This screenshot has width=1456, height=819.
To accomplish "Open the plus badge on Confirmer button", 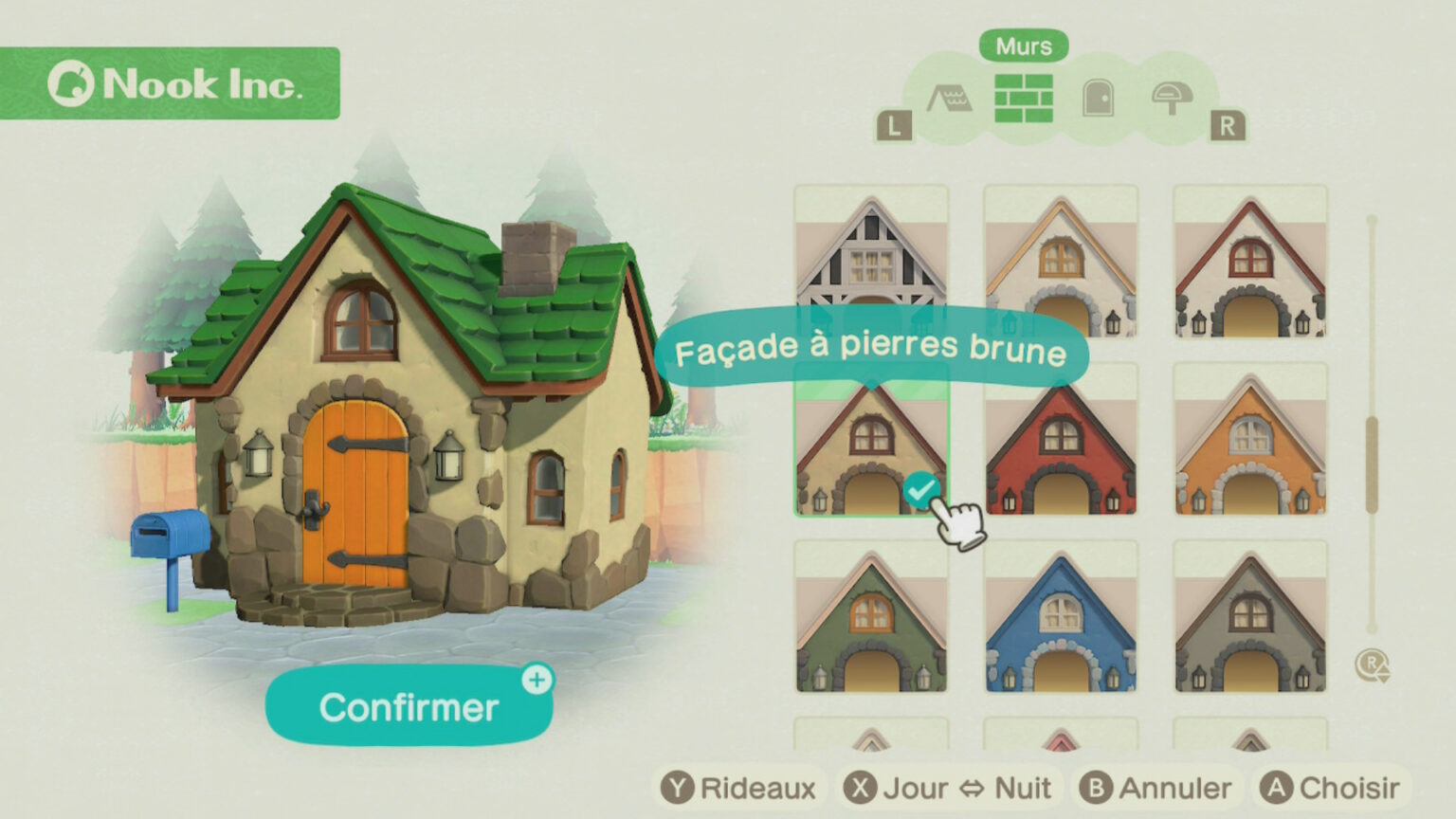I will coord(537,679).
